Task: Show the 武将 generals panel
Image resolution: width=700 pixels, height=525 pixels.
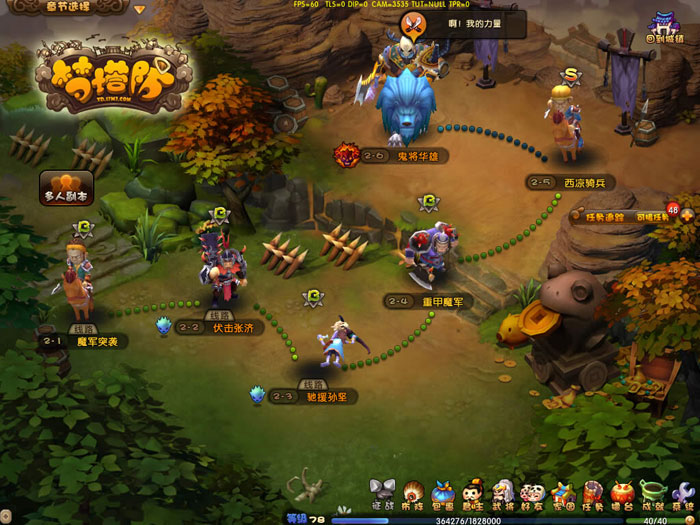Action: 503,494
